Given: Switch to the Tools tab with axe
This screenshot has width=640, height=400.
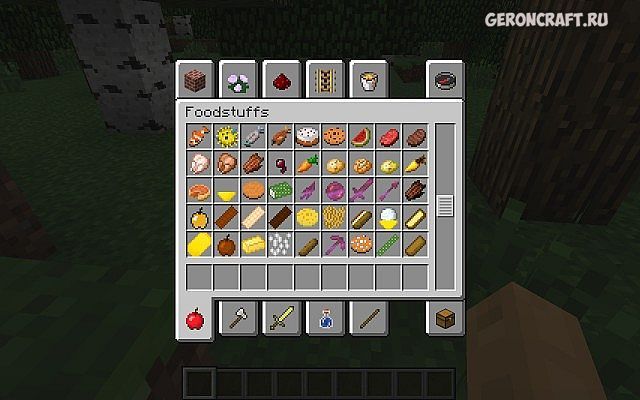Looking at the screenshot, I should pyautogui.click(x=239, y=320).
